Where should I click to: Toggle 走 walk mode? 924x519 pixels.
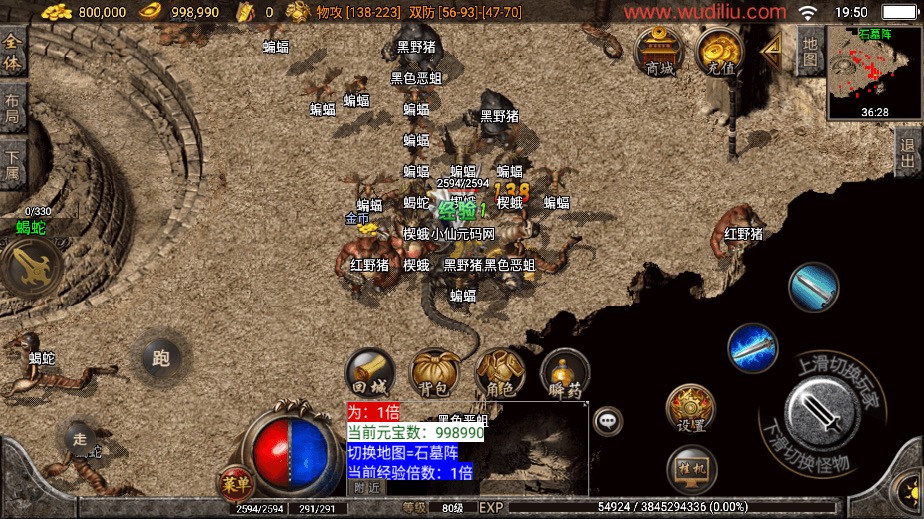[x=81, y=436]
